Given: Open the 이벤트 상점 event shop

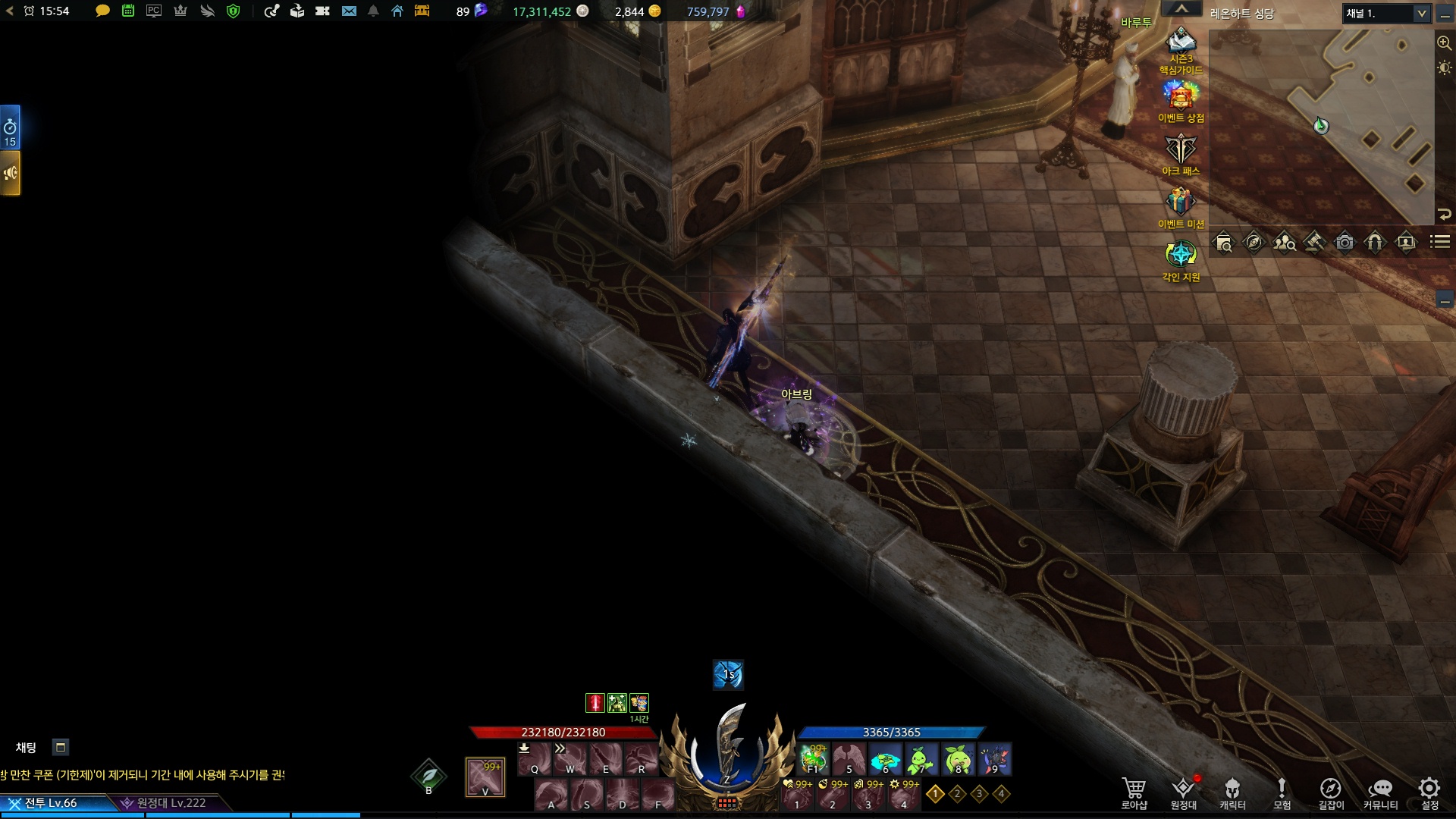Looking at the screenshot, I should tap(1181, 96).
